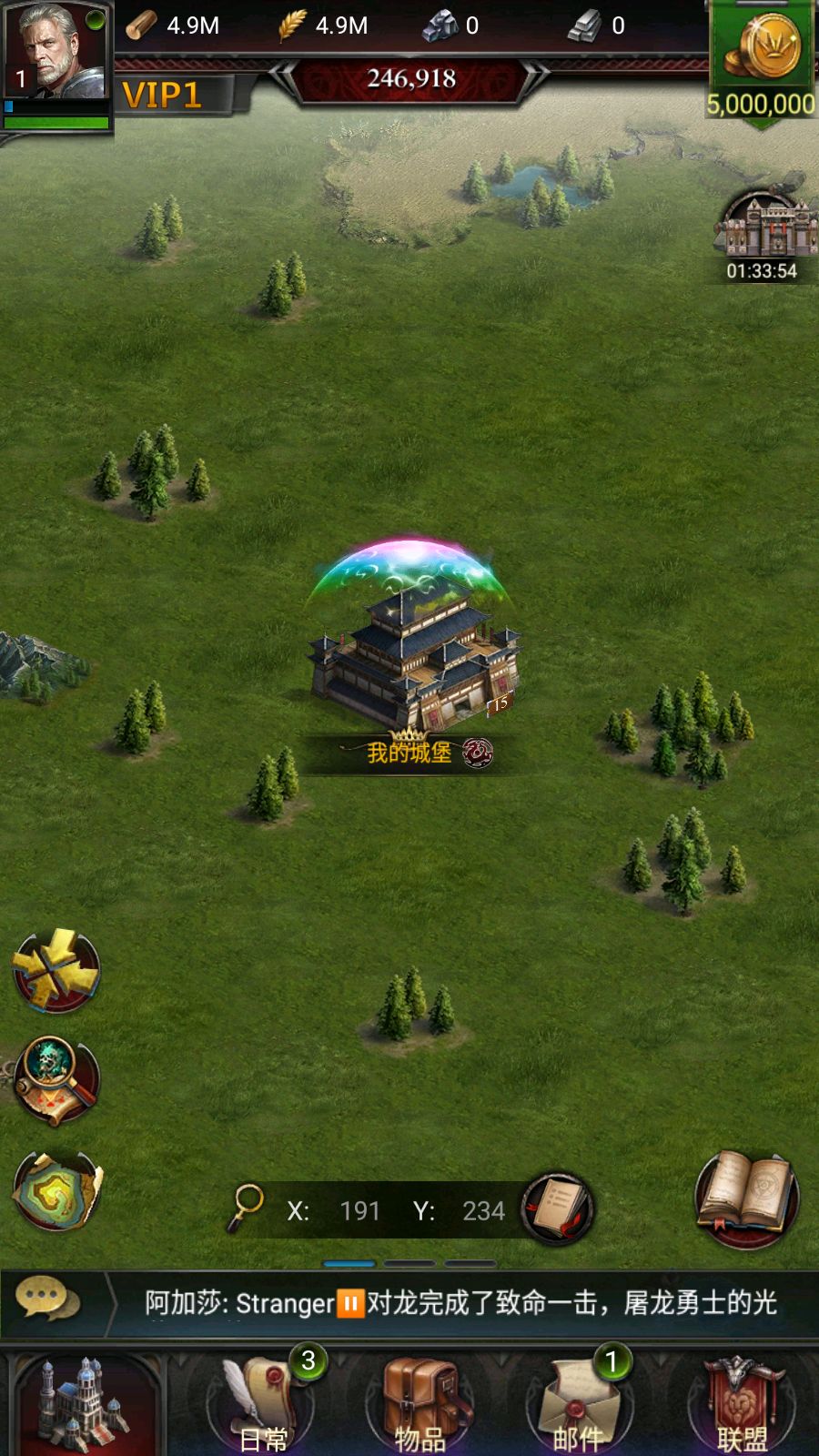
Task: Open the golden crossed arrows icon
Action: (x=56, y=970)
